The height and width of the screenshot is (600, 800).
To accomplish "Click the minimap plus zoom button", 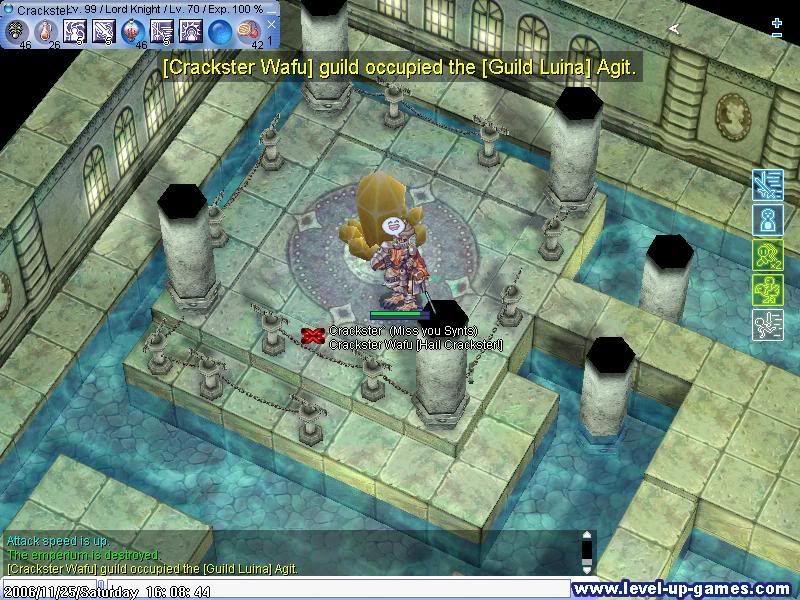I will pos(777,21).
